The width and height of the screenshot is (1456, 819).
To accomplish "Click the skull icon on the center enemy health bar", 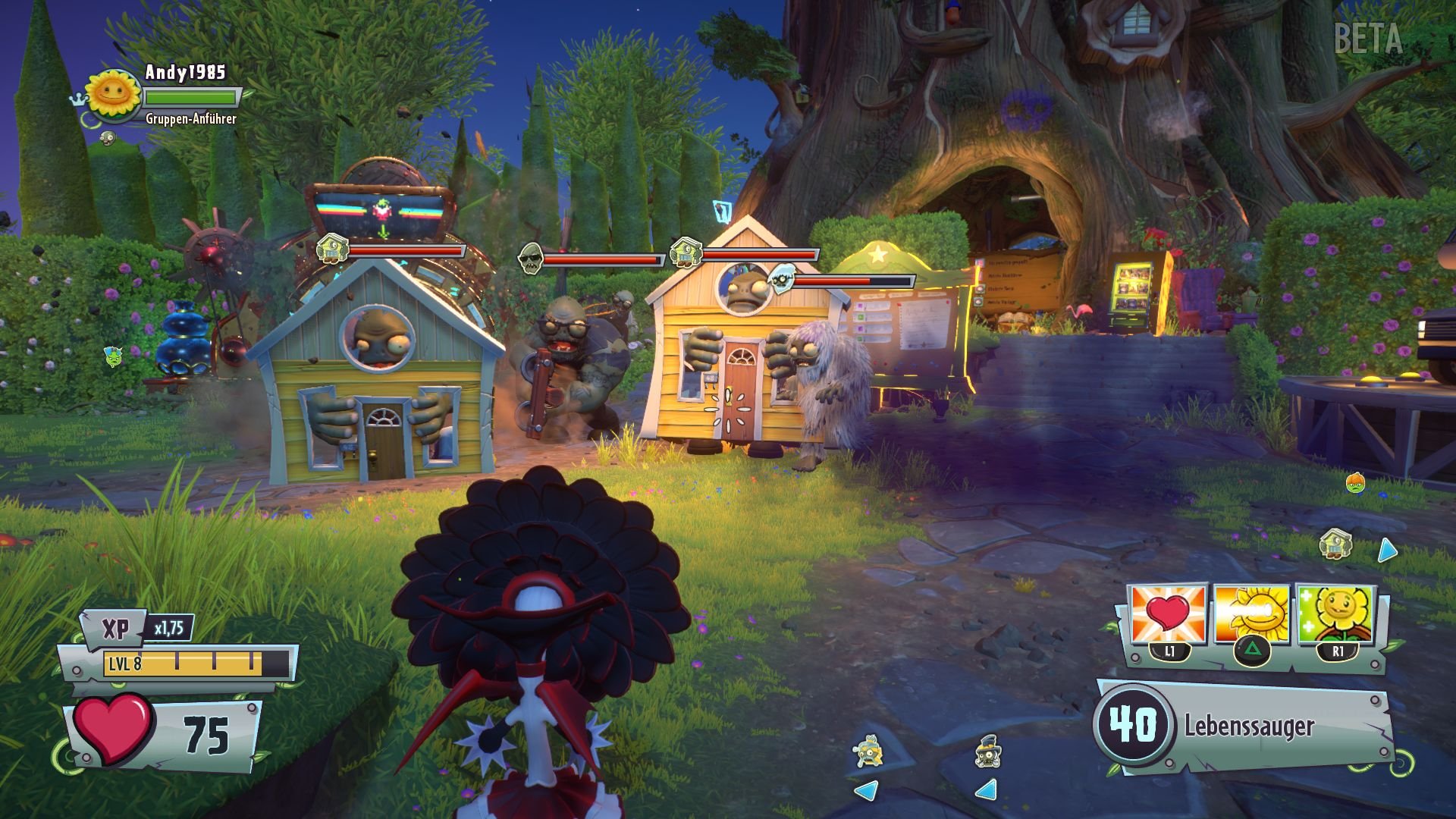I will [531, 258].
